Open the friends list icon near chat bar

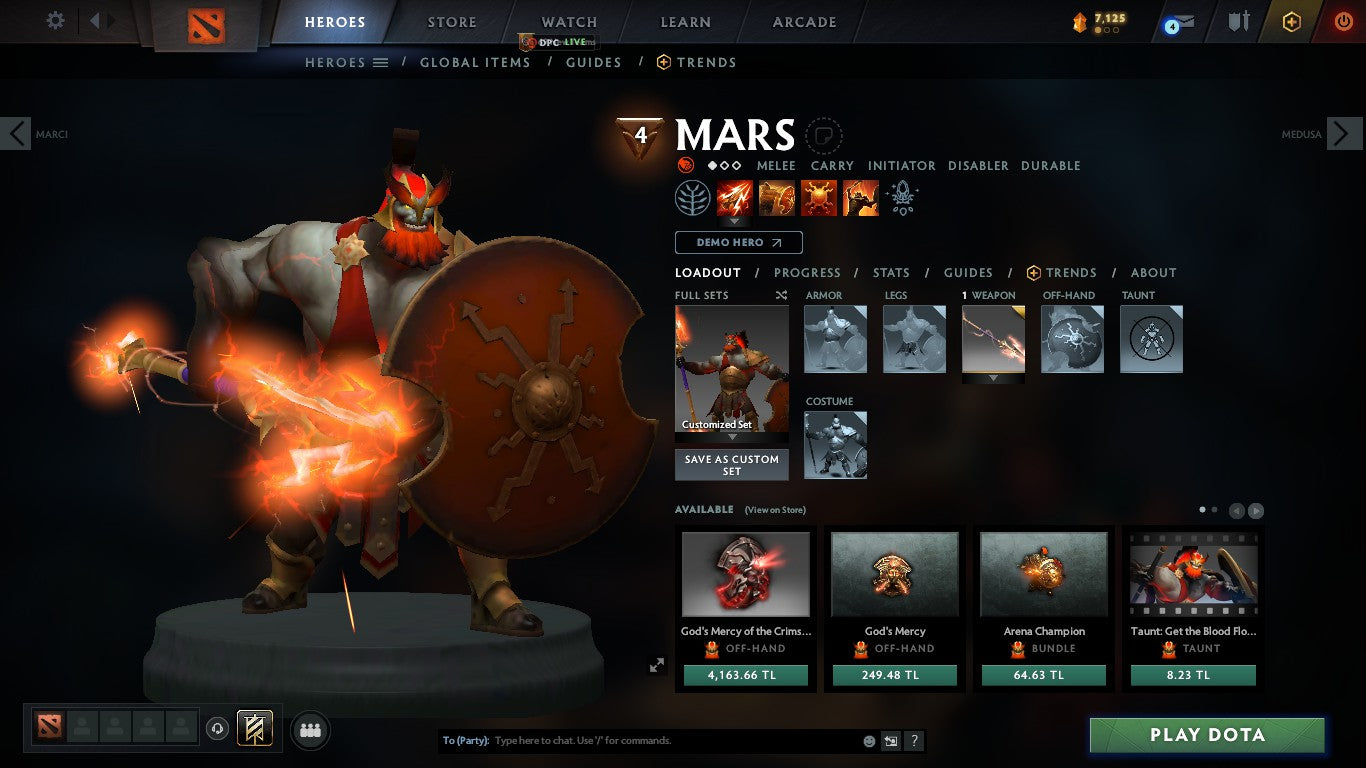310,730
